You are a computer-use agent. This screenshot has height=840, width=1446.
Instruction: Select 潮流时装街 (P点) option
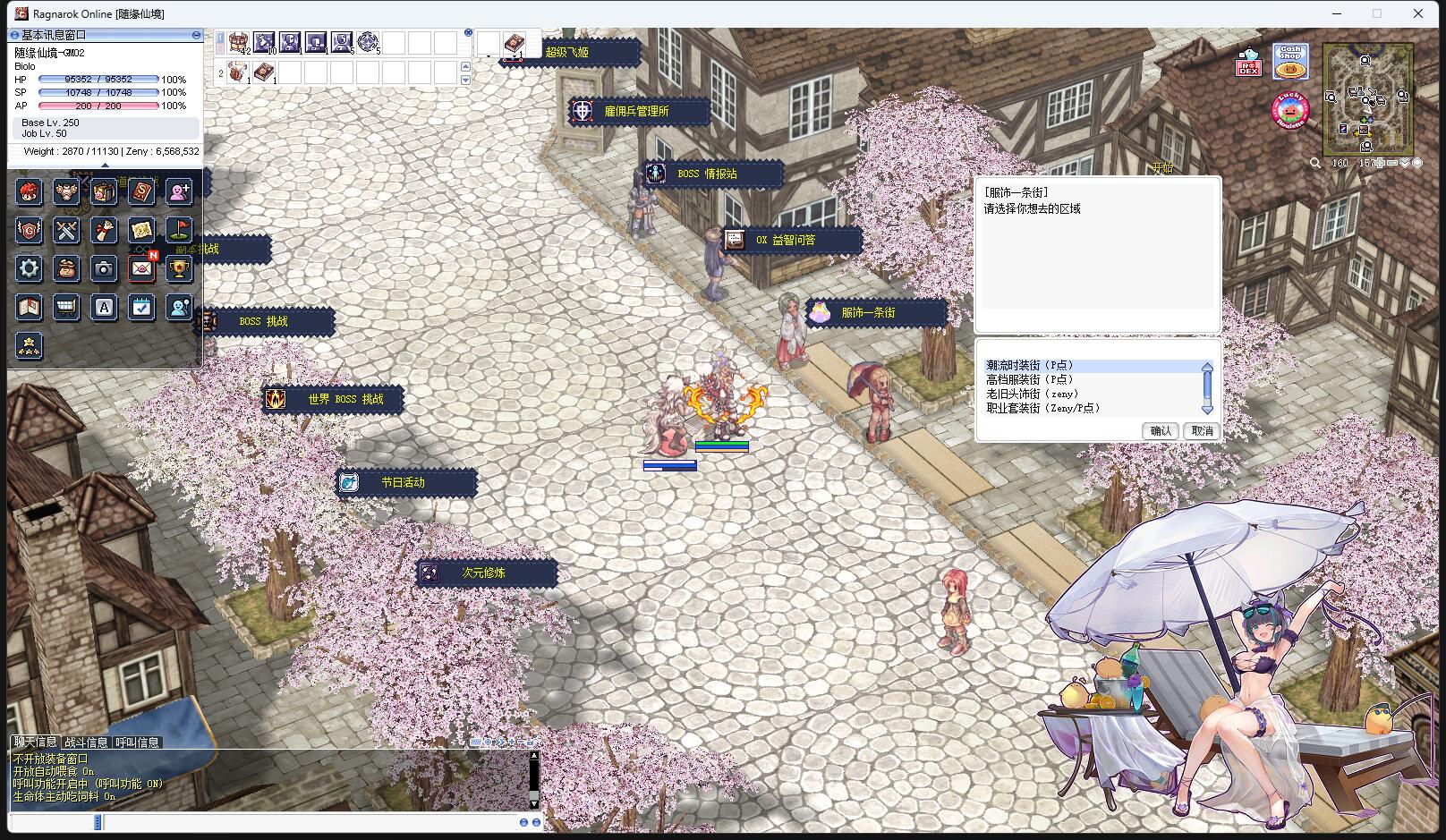point(1029,365)
